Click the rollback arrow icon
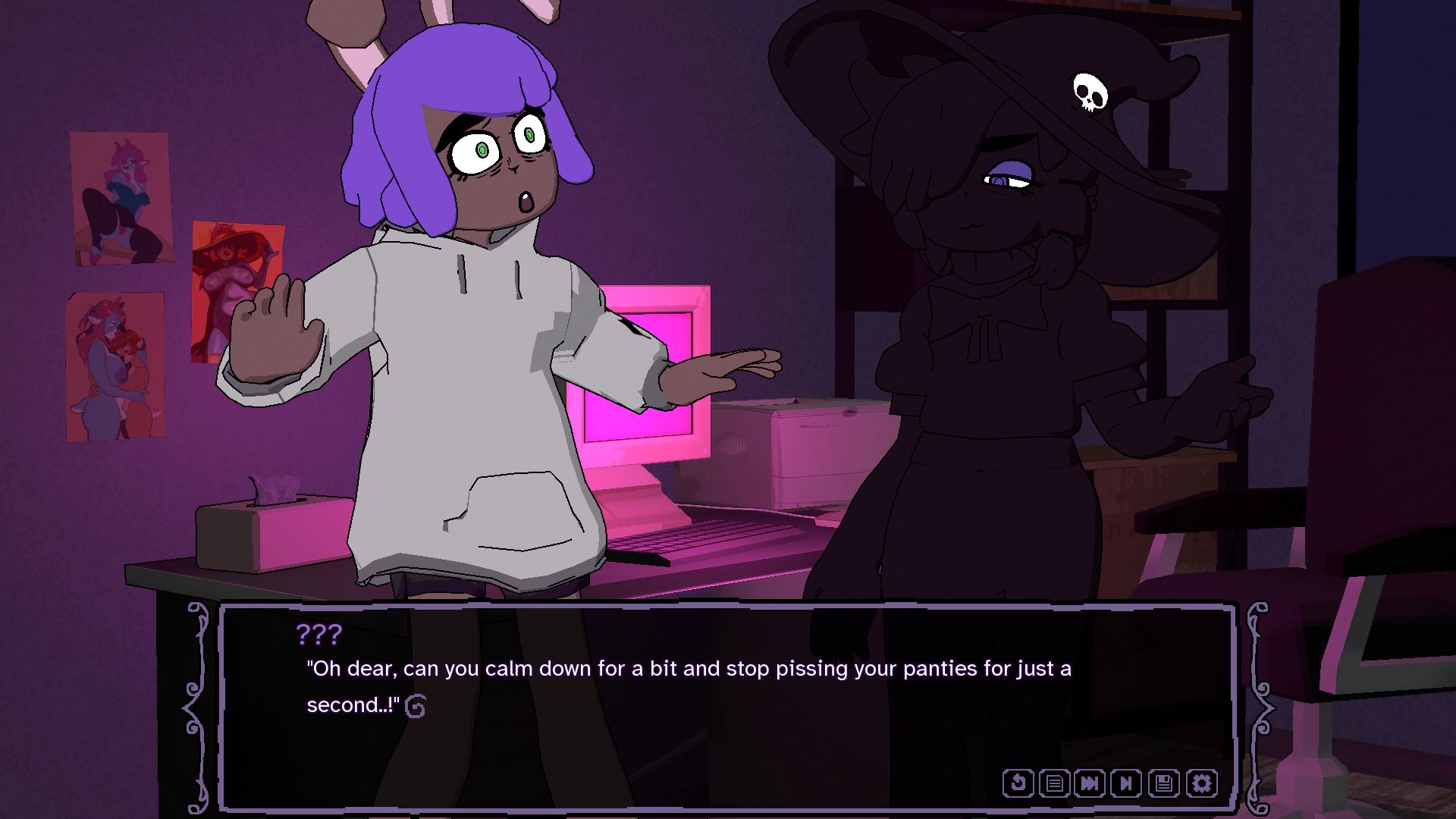Image resolution: width=1456 pixels, height=819 pixels. [1018, 783]
